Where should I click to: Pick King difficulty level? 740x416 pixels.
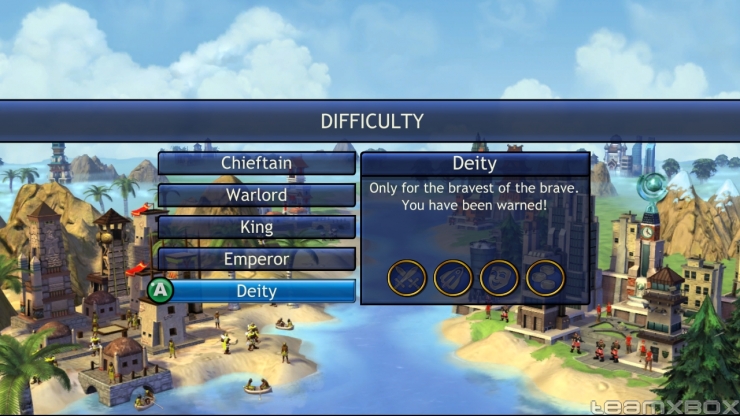256,227
